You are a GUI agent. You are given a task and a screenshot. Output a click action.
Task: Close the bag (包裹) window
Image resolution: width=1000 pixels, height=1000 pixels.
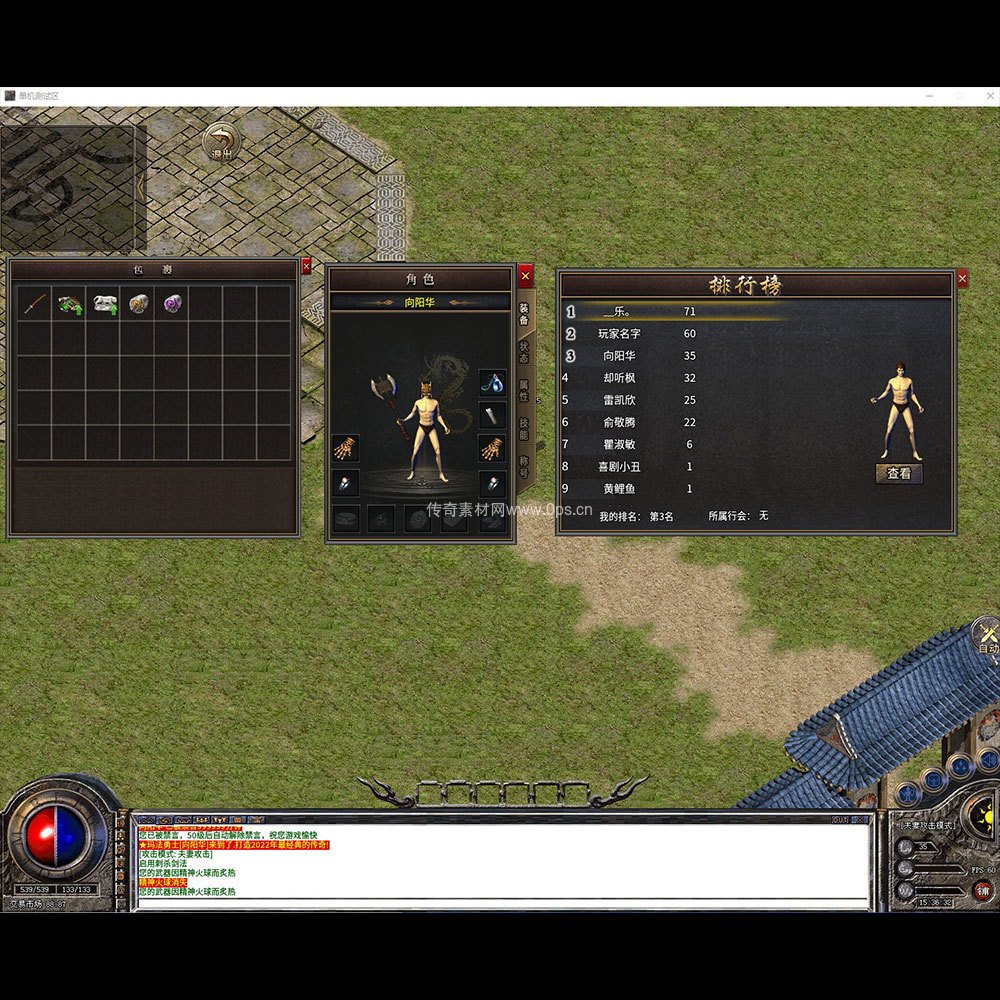tap(306, 266)
